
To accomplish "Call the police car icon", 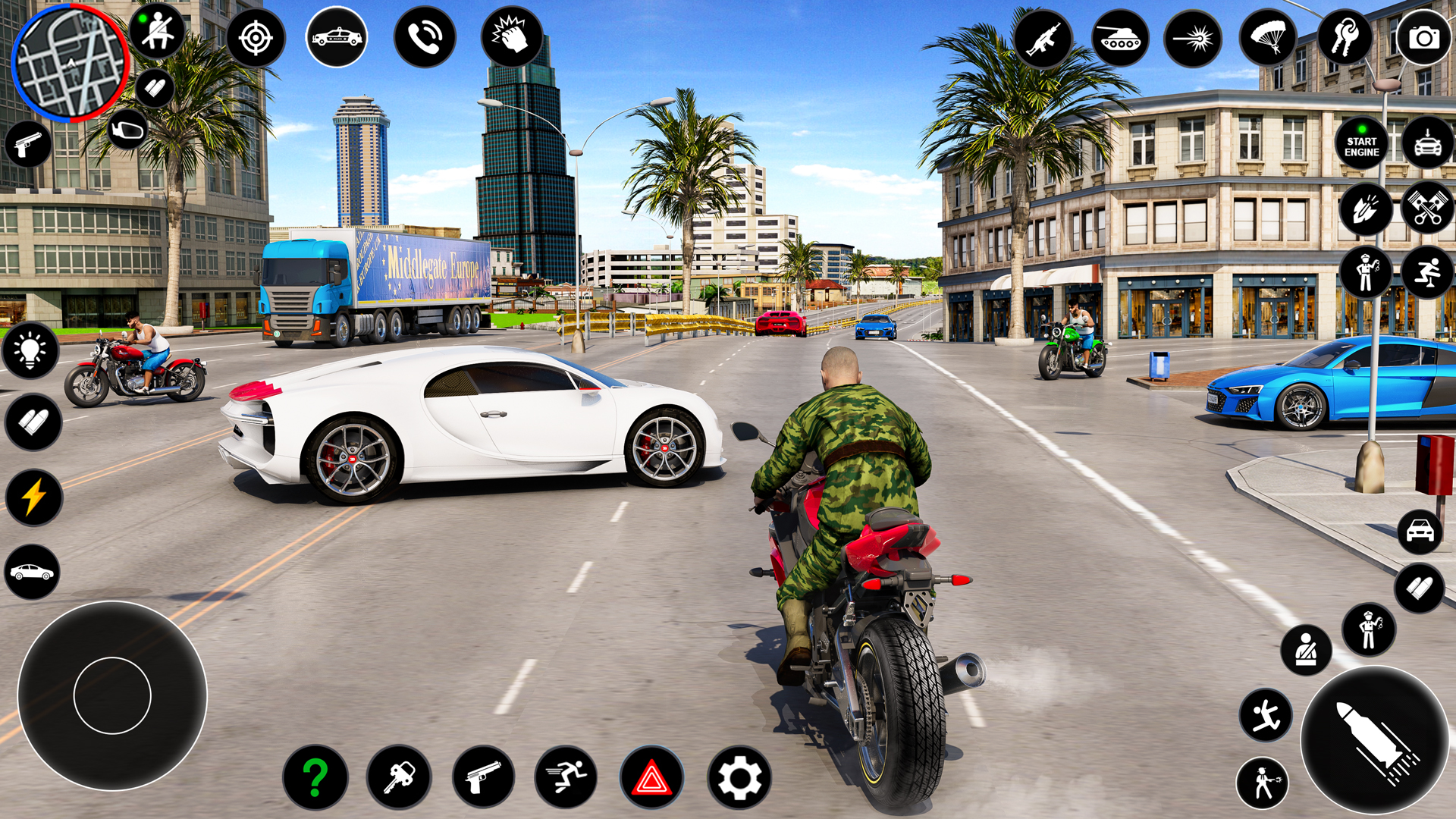I will (336, 33).
